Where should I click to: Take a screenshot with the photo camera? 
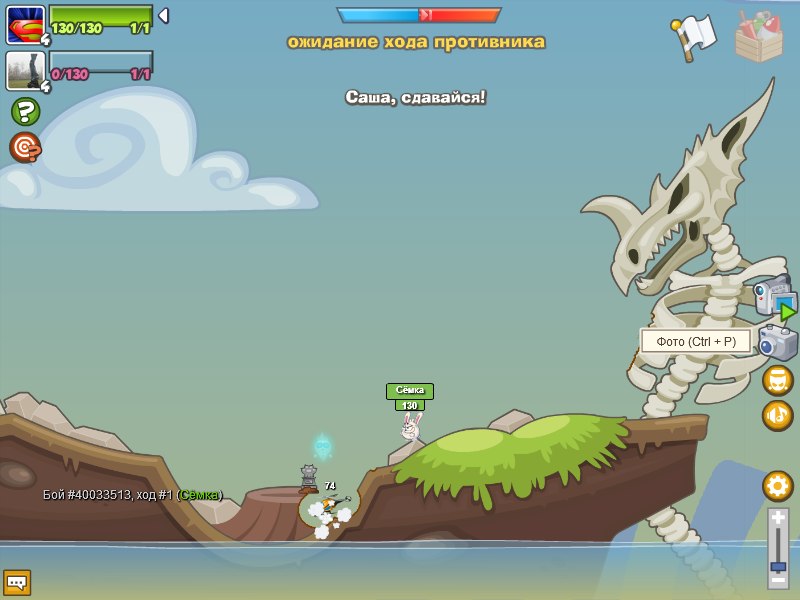[777, 343]
